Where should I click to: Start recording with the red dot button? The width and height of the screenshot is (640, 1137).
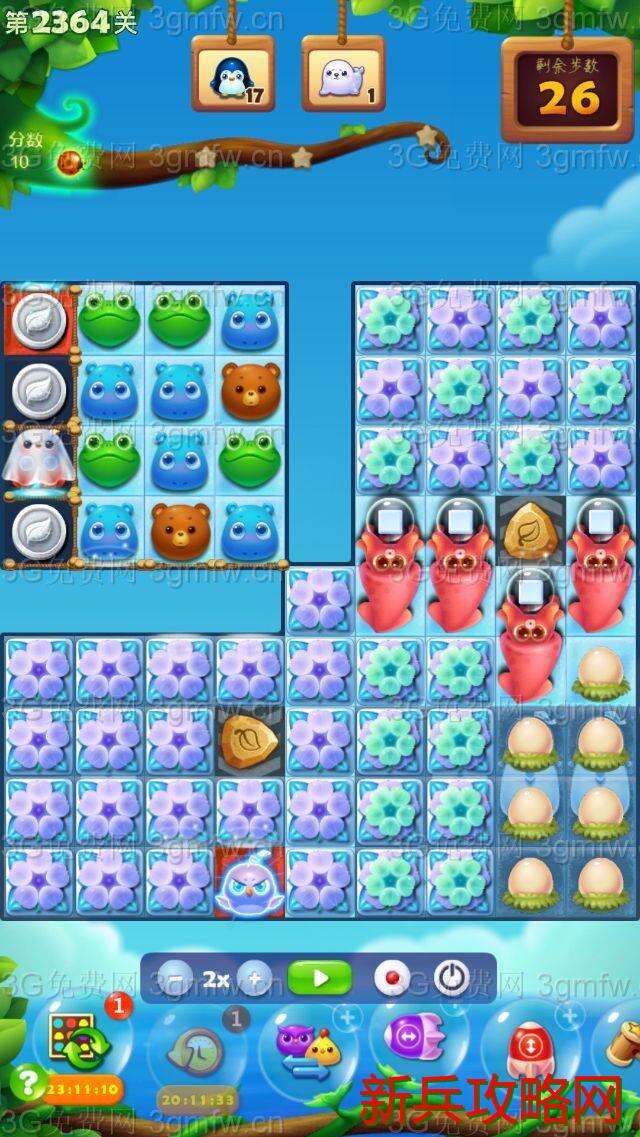click(x=389, y=977)
